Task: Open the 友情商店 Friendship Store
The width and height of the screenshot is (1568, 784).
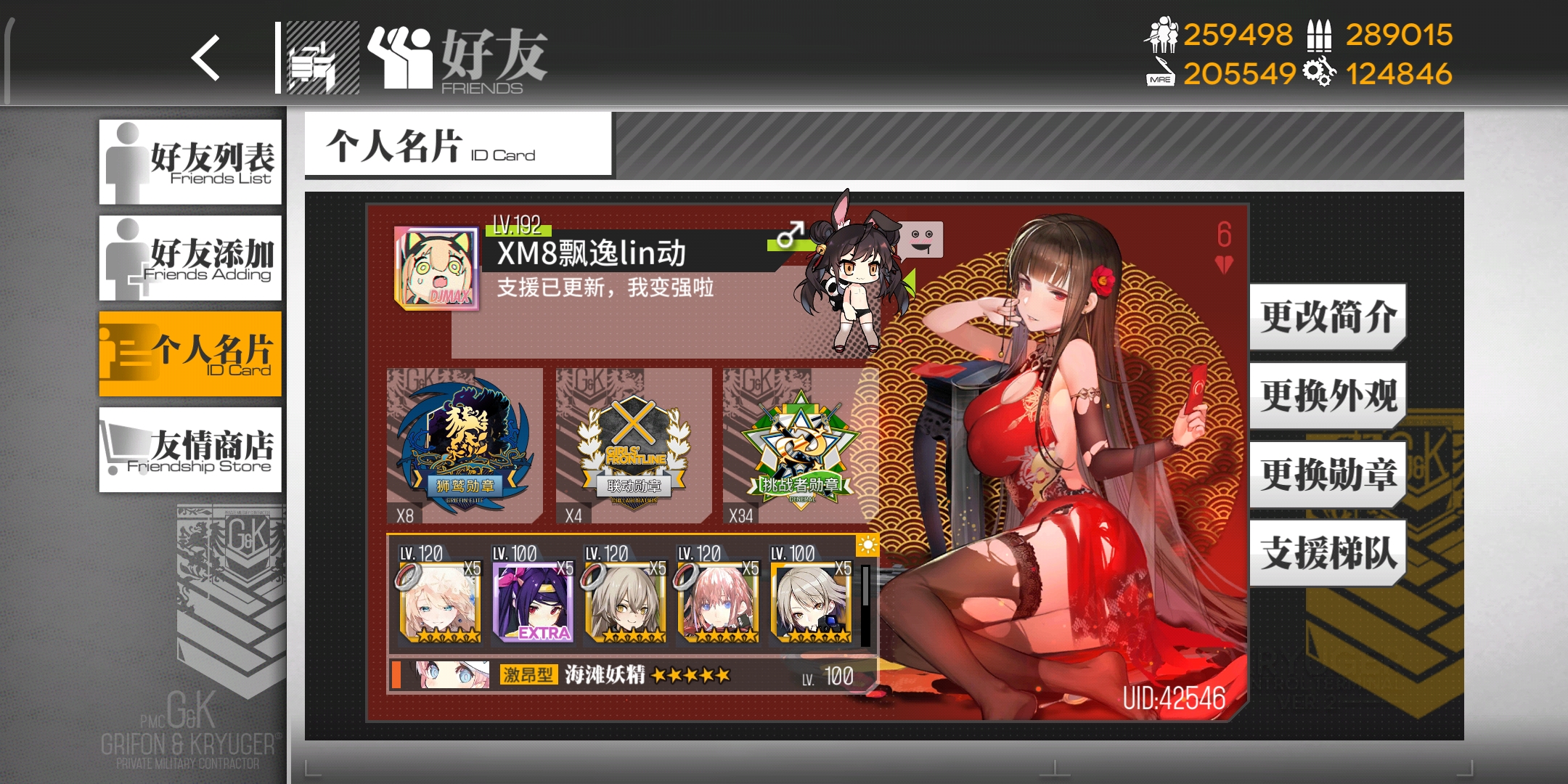Action: (190, 450)
